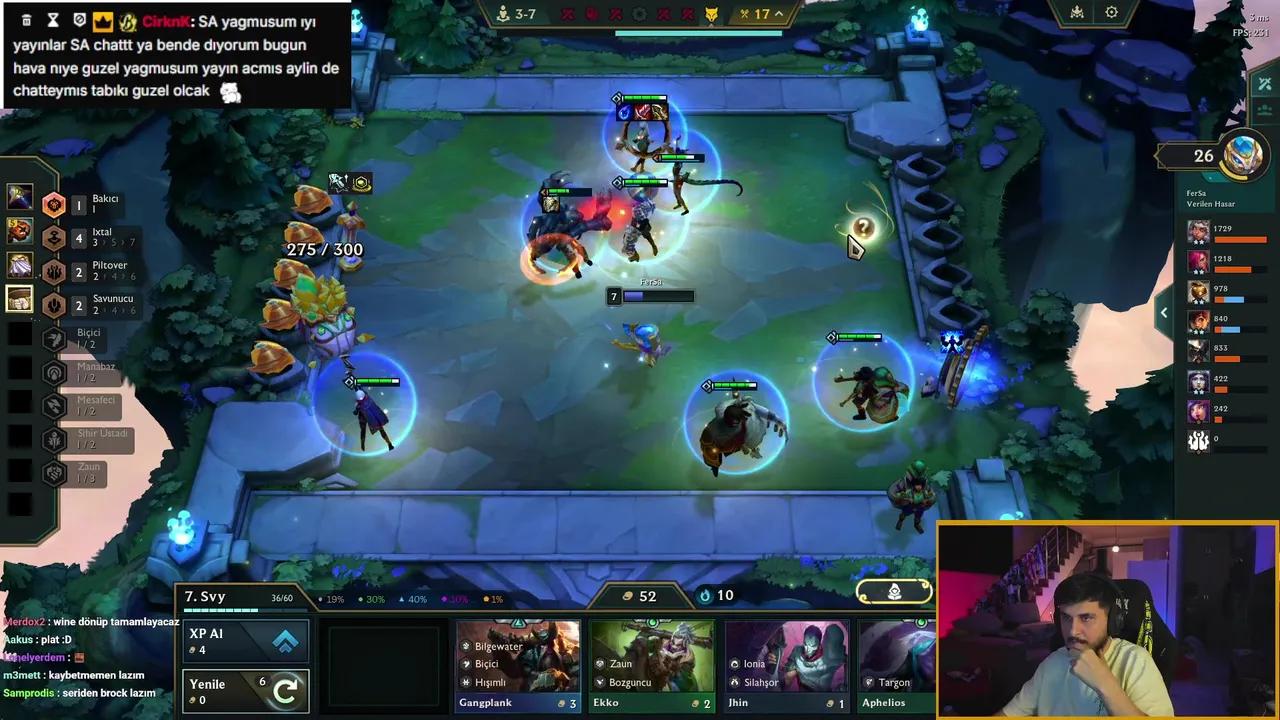The image size is (1280, 720).
Task: Open the settings gear on the top bar
Action: click(x=1112, y=13)
